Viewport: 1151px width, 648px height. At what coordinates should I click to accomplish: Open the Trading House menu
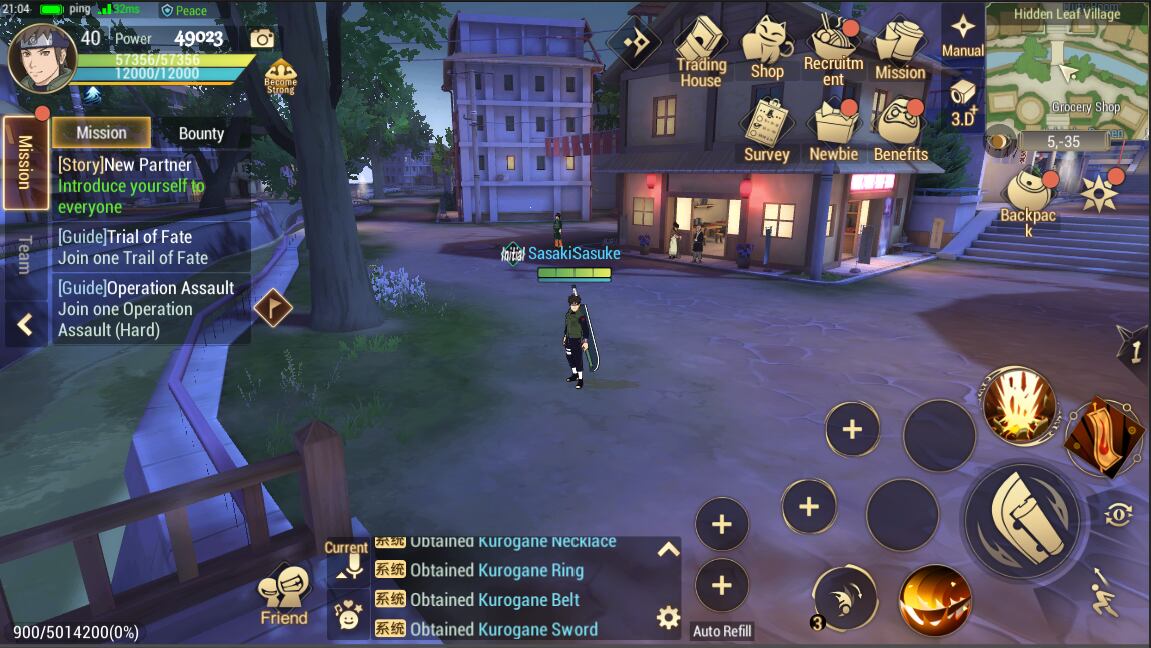point(700,50)
